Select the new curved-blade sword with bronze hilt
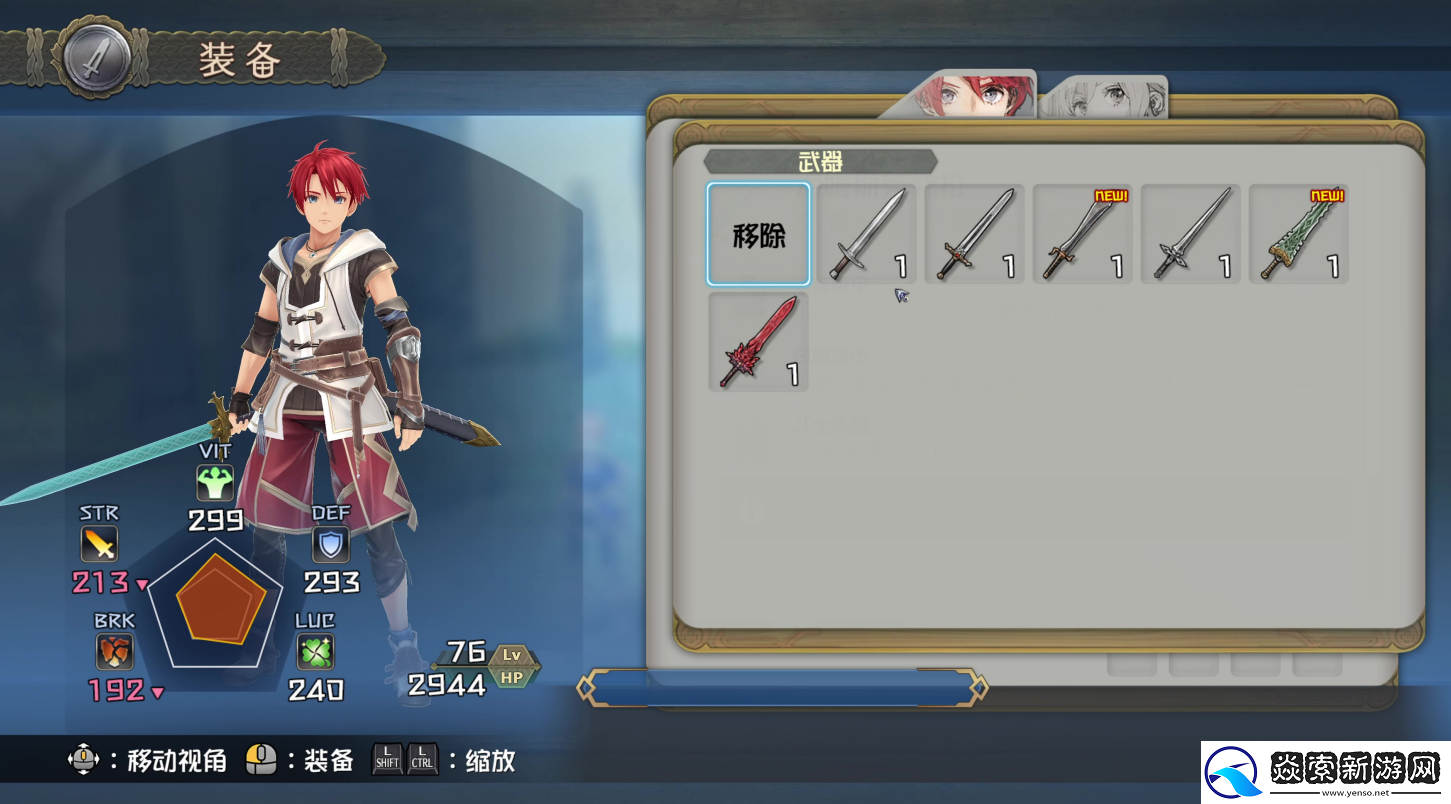This screenshot has width=1451, height=804. click(x=1082, y=234)
